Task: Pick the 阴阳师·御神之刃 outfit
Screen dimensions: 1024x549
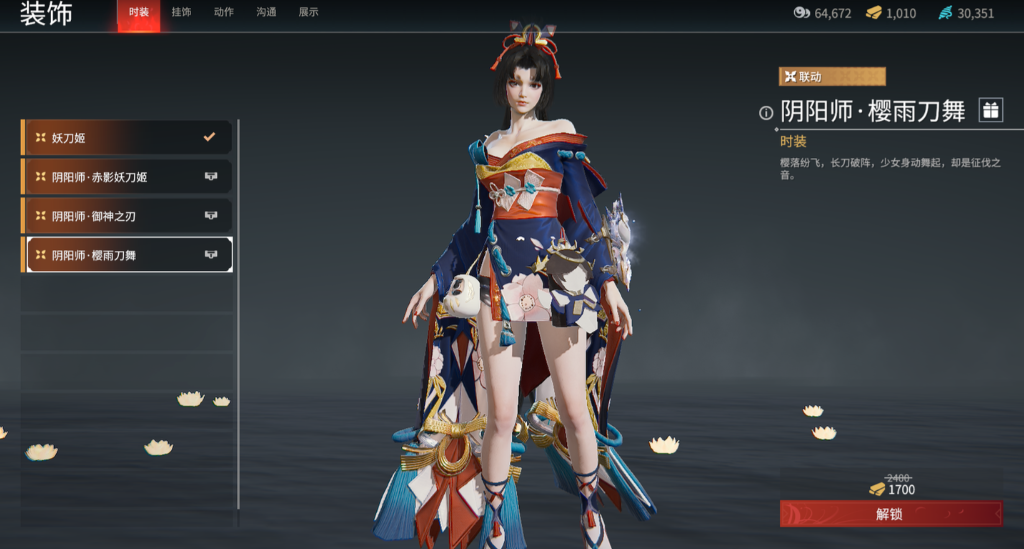Action: pyautogui.click(x=127, y=216)
